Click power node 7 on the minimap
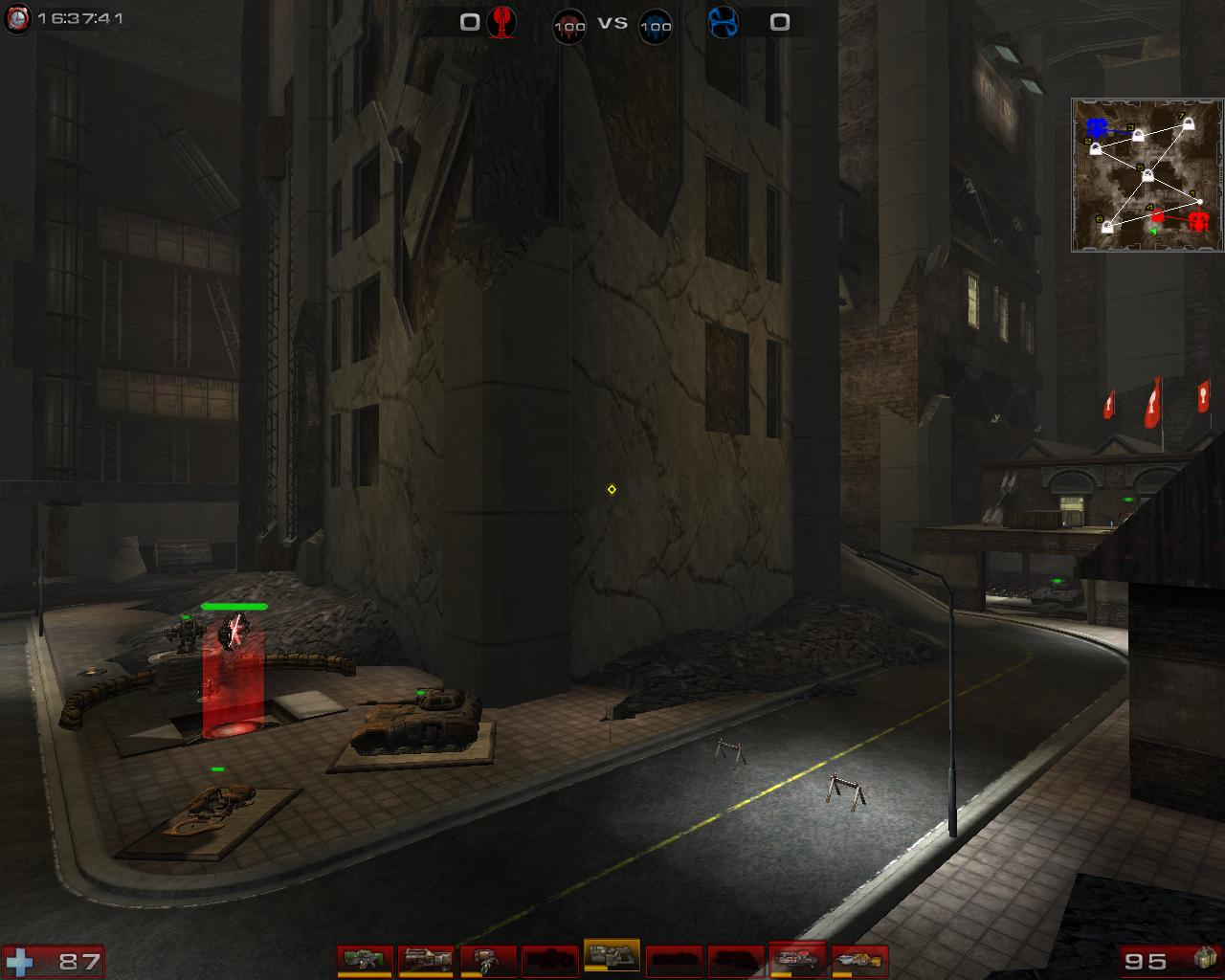This screenshot has width=1225, height=980. pyautogui.click(x=1189, y=125)
